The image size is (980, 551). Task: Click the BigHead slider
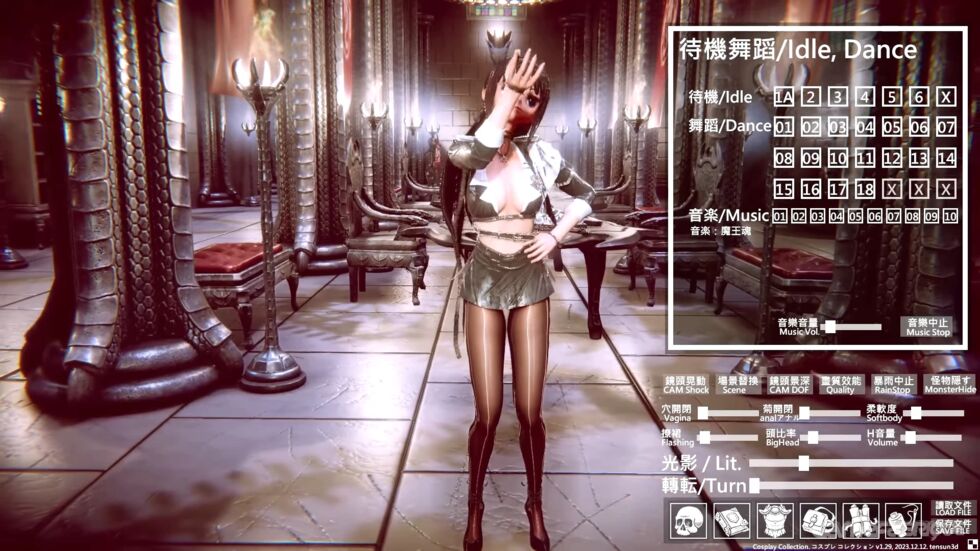coord(813,437)
